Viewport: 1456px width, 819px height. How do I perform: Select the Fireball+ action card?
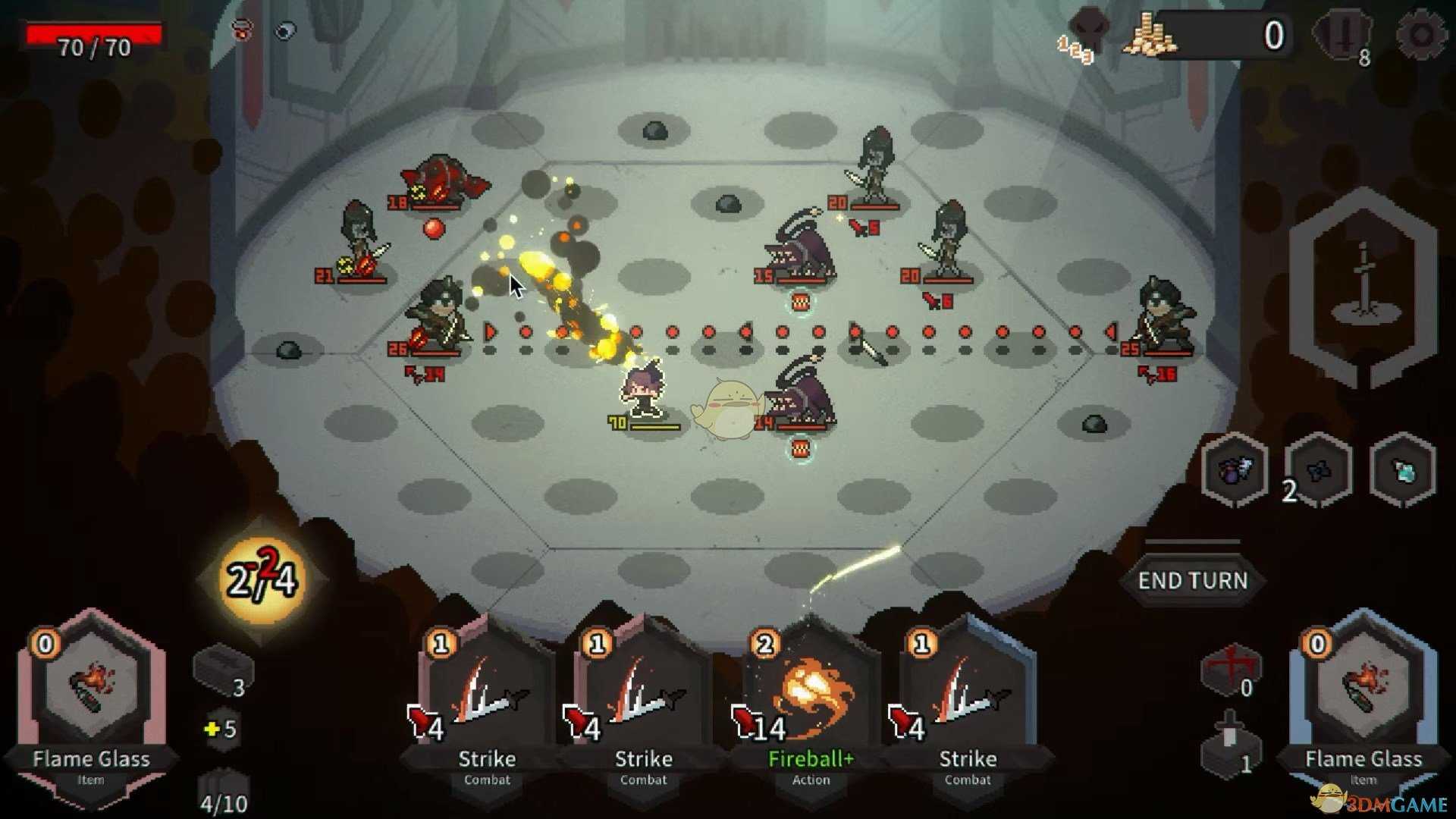810,705
